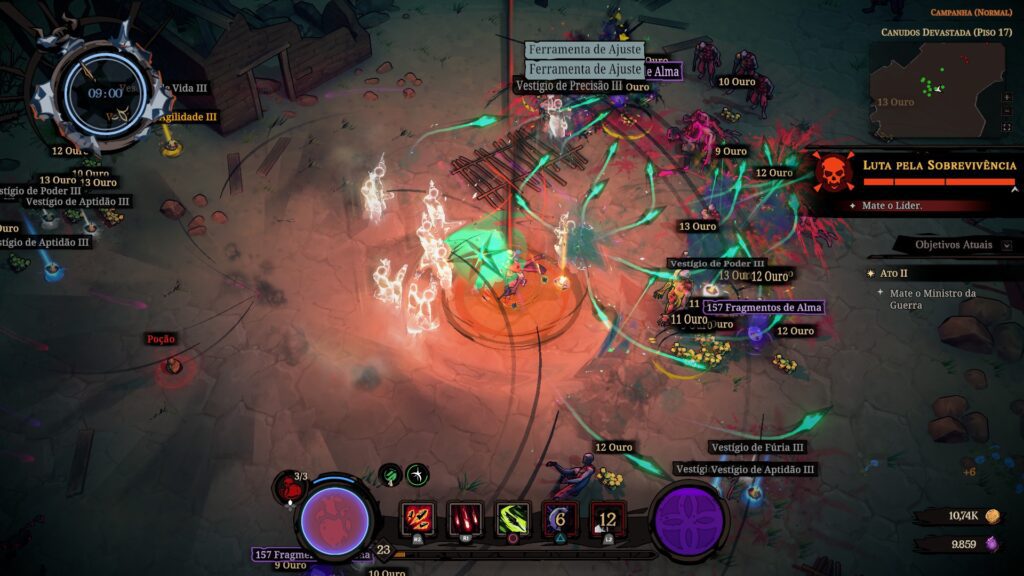The image size is (1024, 576).
Task: Click the green leaf buff icon
Action: click(x=391, y=475)
